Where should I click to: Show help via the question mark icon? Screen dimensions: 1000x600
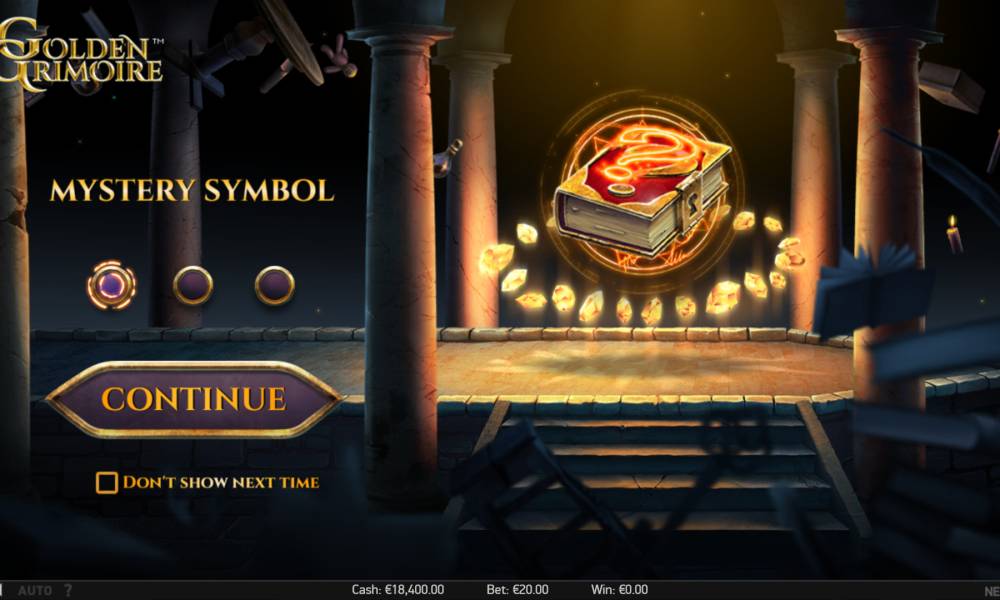tap(68, 590)
